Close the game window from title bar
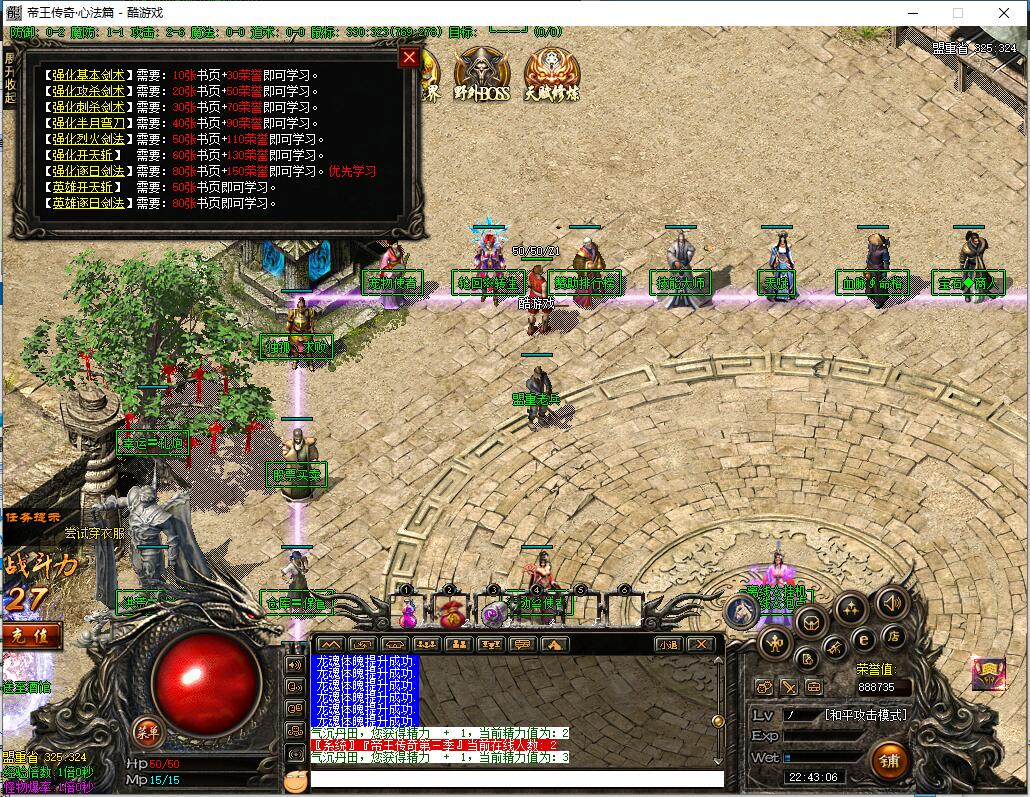The image size is (1030, 797). point(1004,13)
